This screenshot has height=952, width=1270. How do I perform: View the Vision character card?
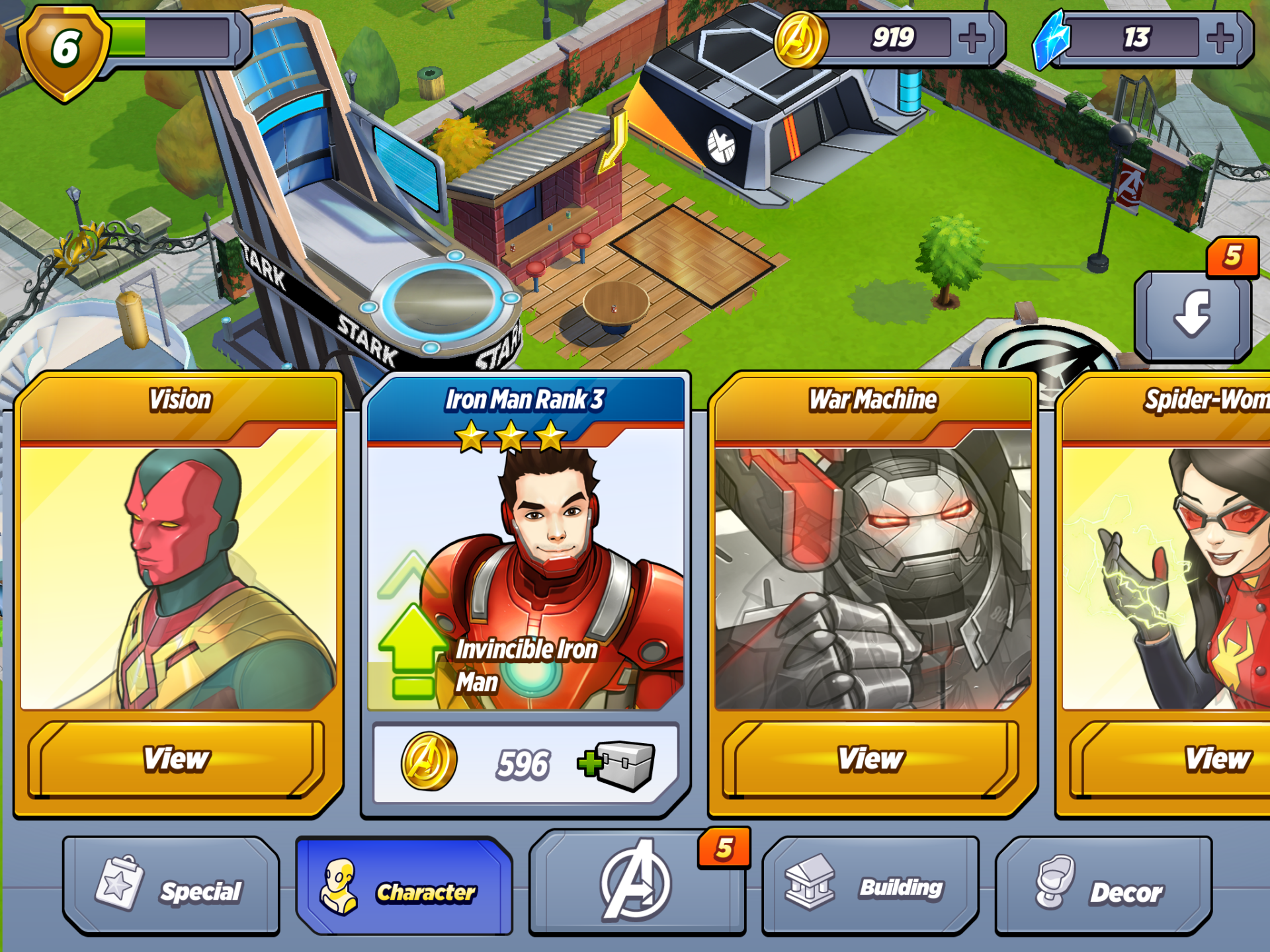click(x=177, y=759)
